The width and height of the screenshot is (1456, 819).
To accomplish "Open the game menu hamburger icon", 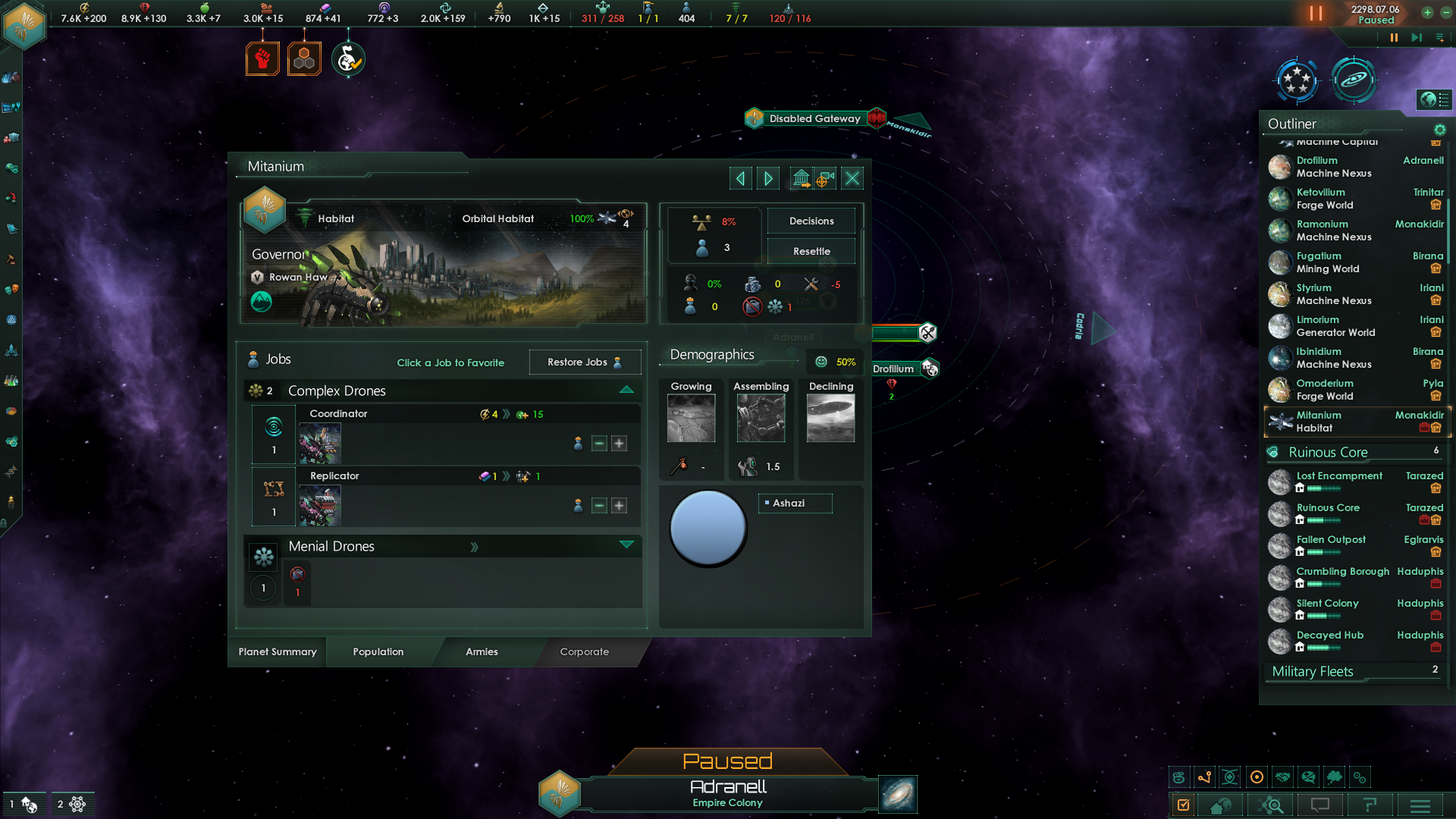I will (x=1420, y=805).
